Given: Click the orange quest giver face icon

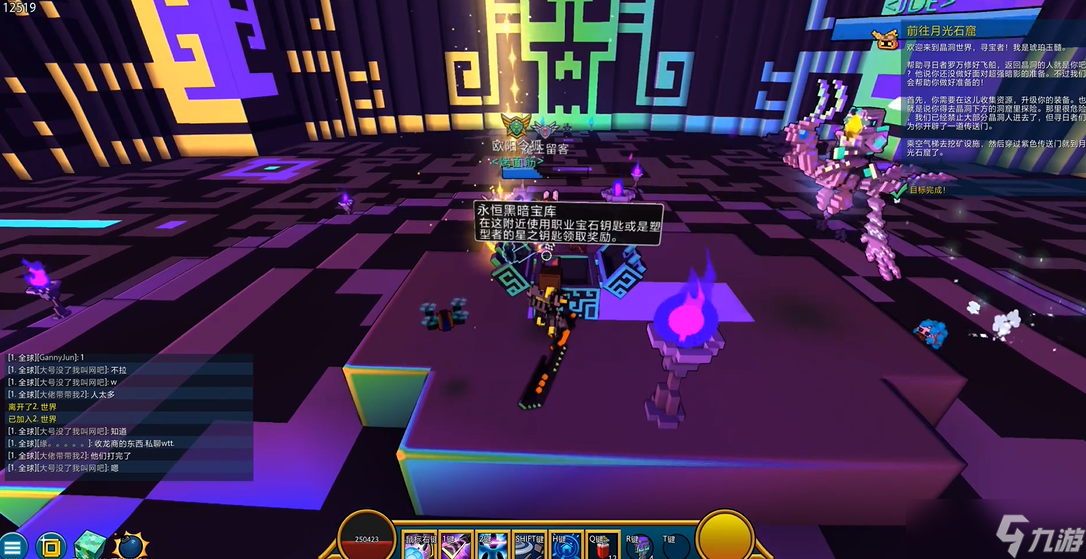Looking at the screenshot, I should click(884, 39).
